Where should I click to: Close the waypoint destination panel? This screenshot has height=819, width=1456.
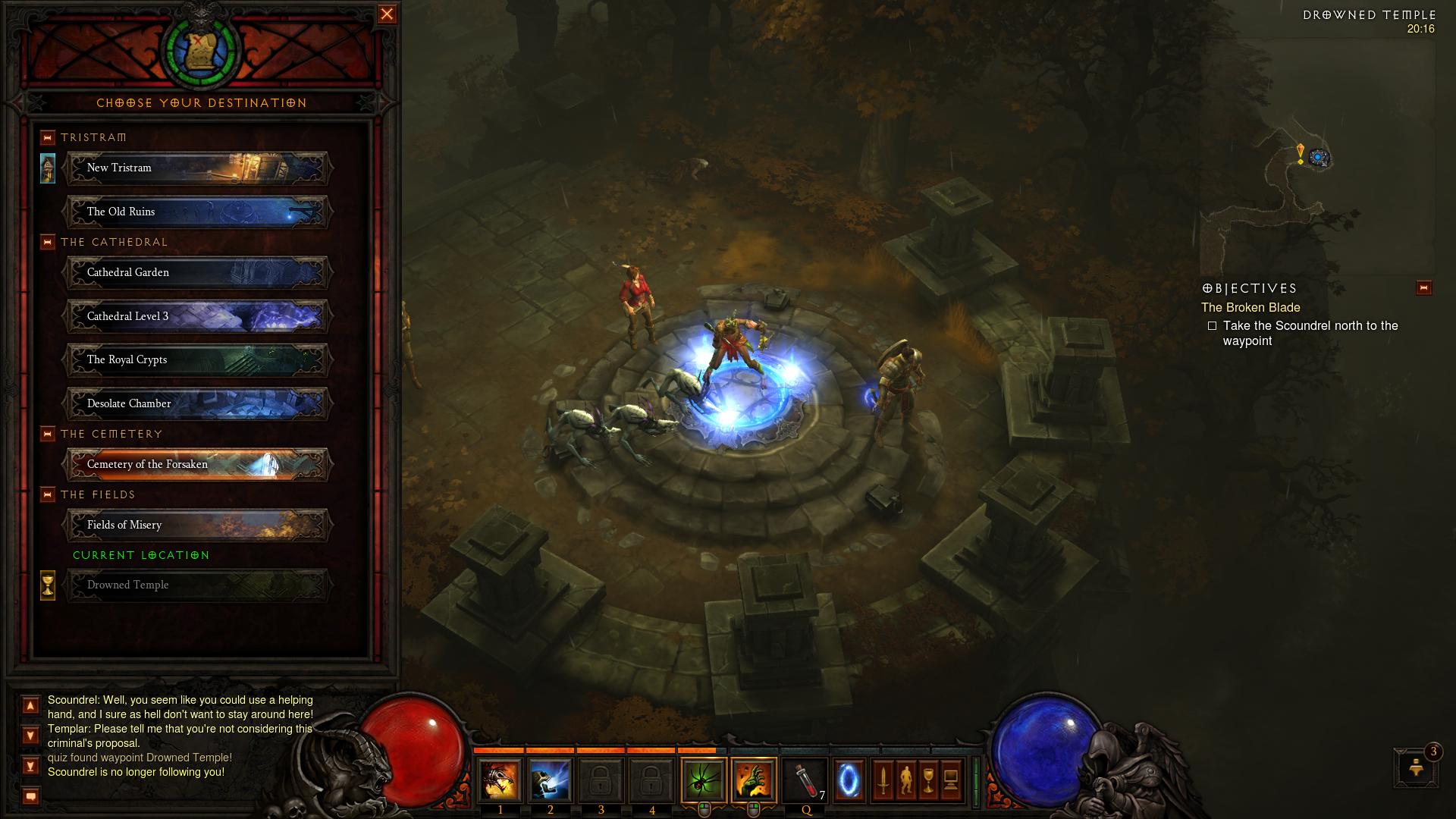(387, 14)
